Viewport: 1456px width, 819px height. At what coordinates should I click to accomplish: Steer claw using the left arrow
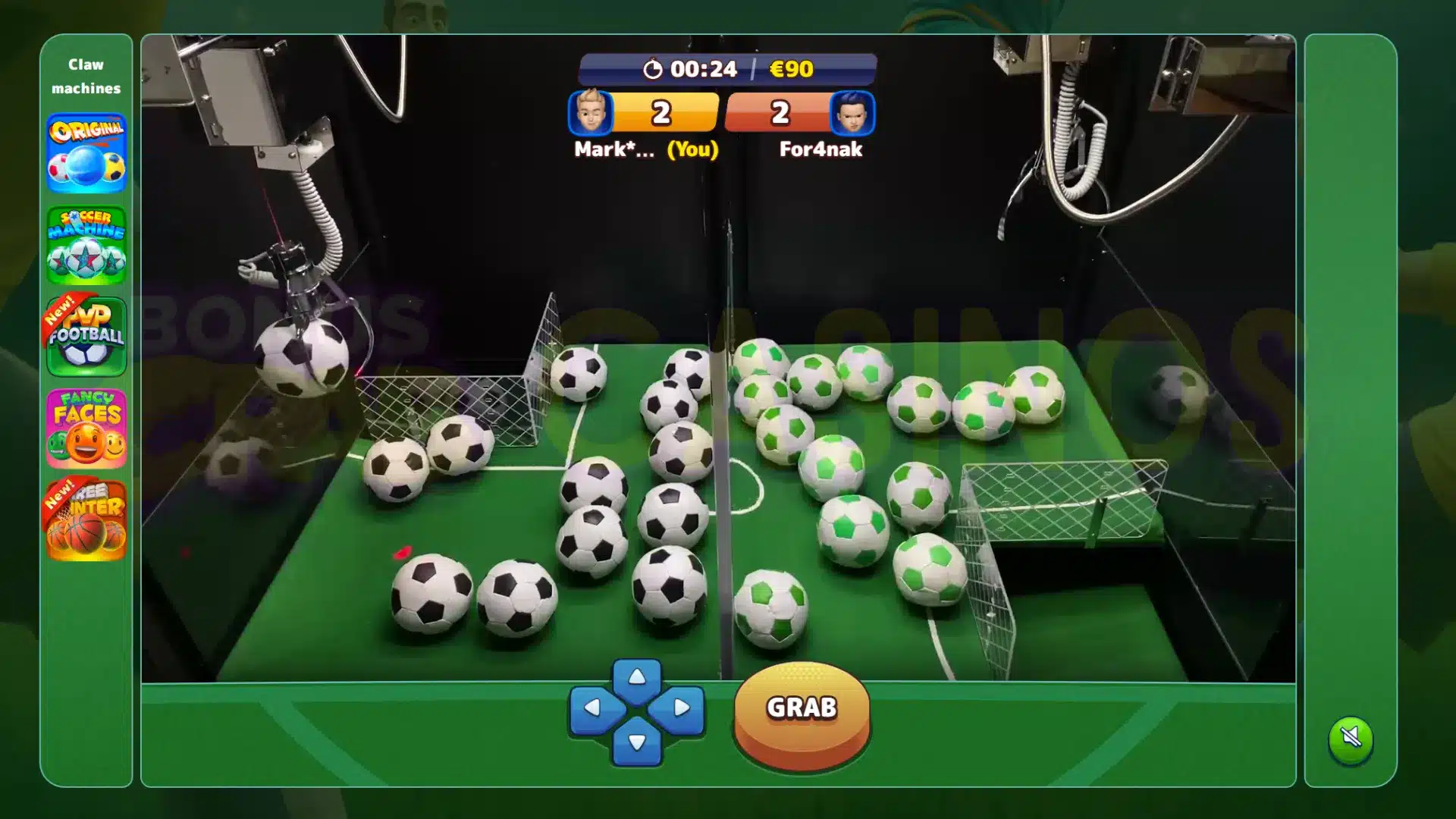pyautogui.click(x=594, y=708)
